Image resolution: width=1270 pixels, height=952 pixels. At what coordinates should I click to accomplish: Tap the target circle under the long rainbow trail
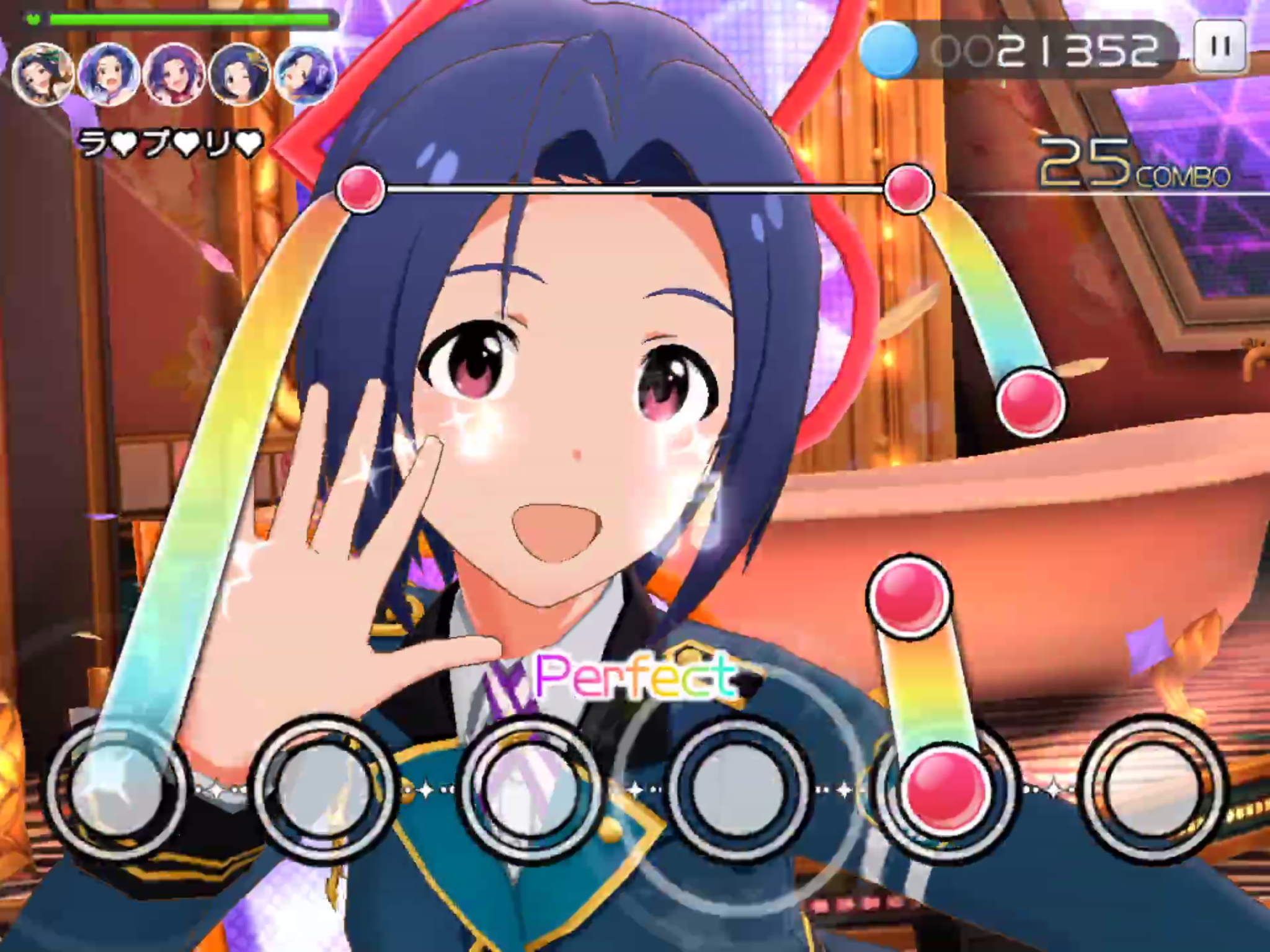click(117, 787)
